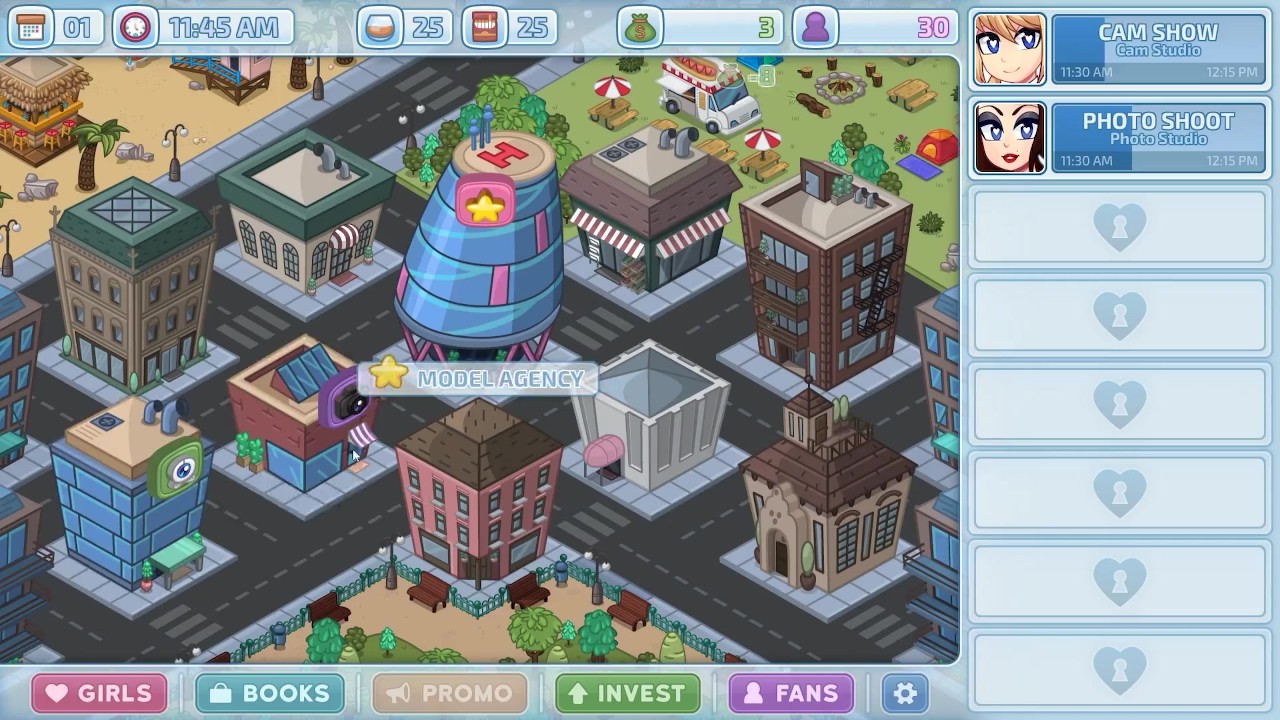
Task: Click the clock time icon
Action: click(x=135, y=28)
